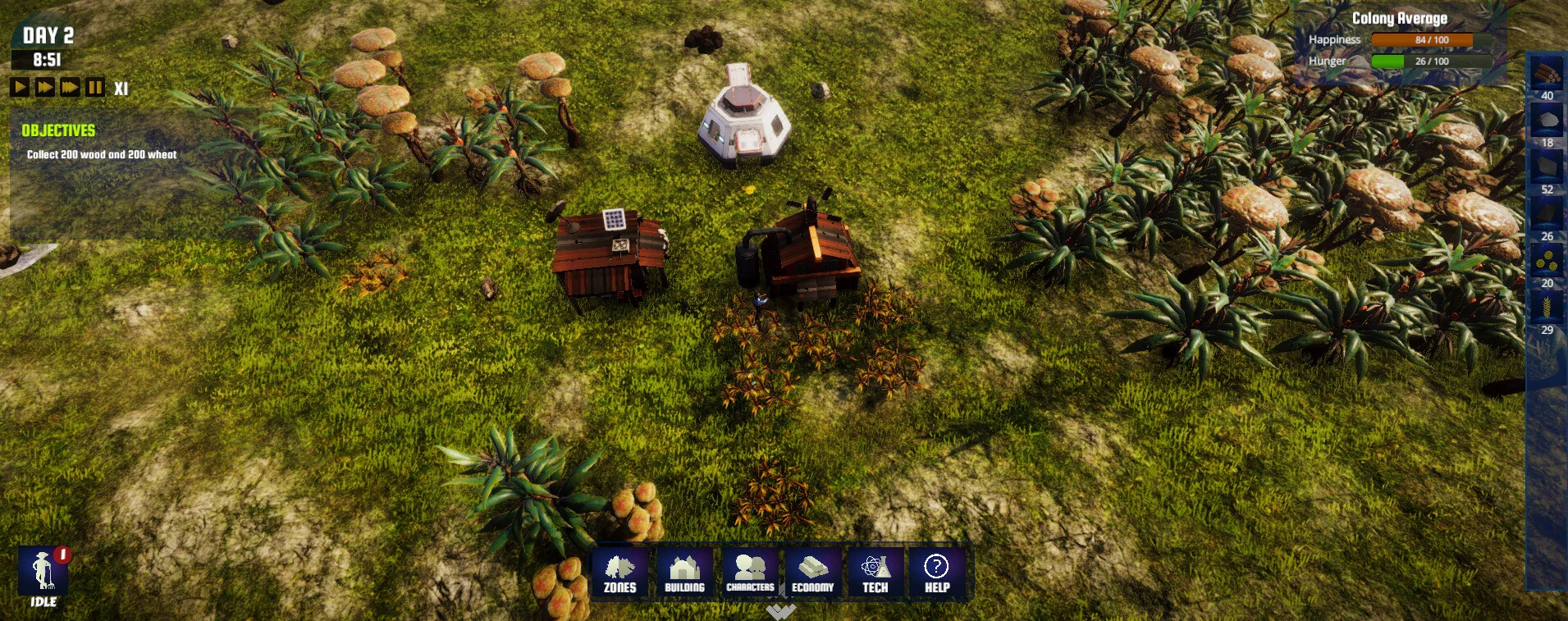The height and width of the screenshot is (621, 1568).
Task: Click the Colony Average panel
Action: coord(1399,41)
